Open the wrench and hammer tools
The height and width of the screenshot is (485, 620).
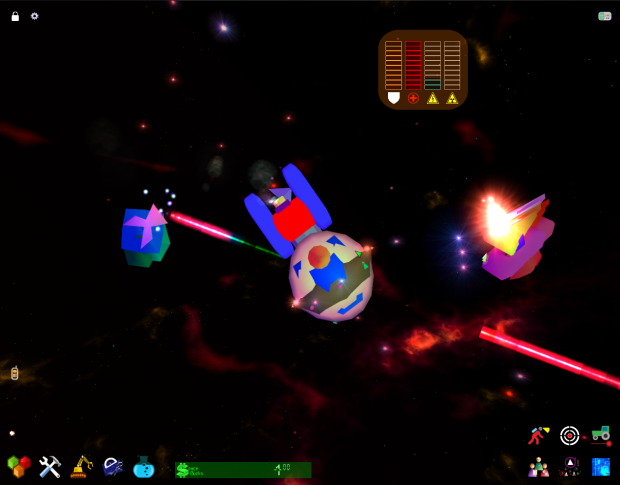[x=50, y=467]
